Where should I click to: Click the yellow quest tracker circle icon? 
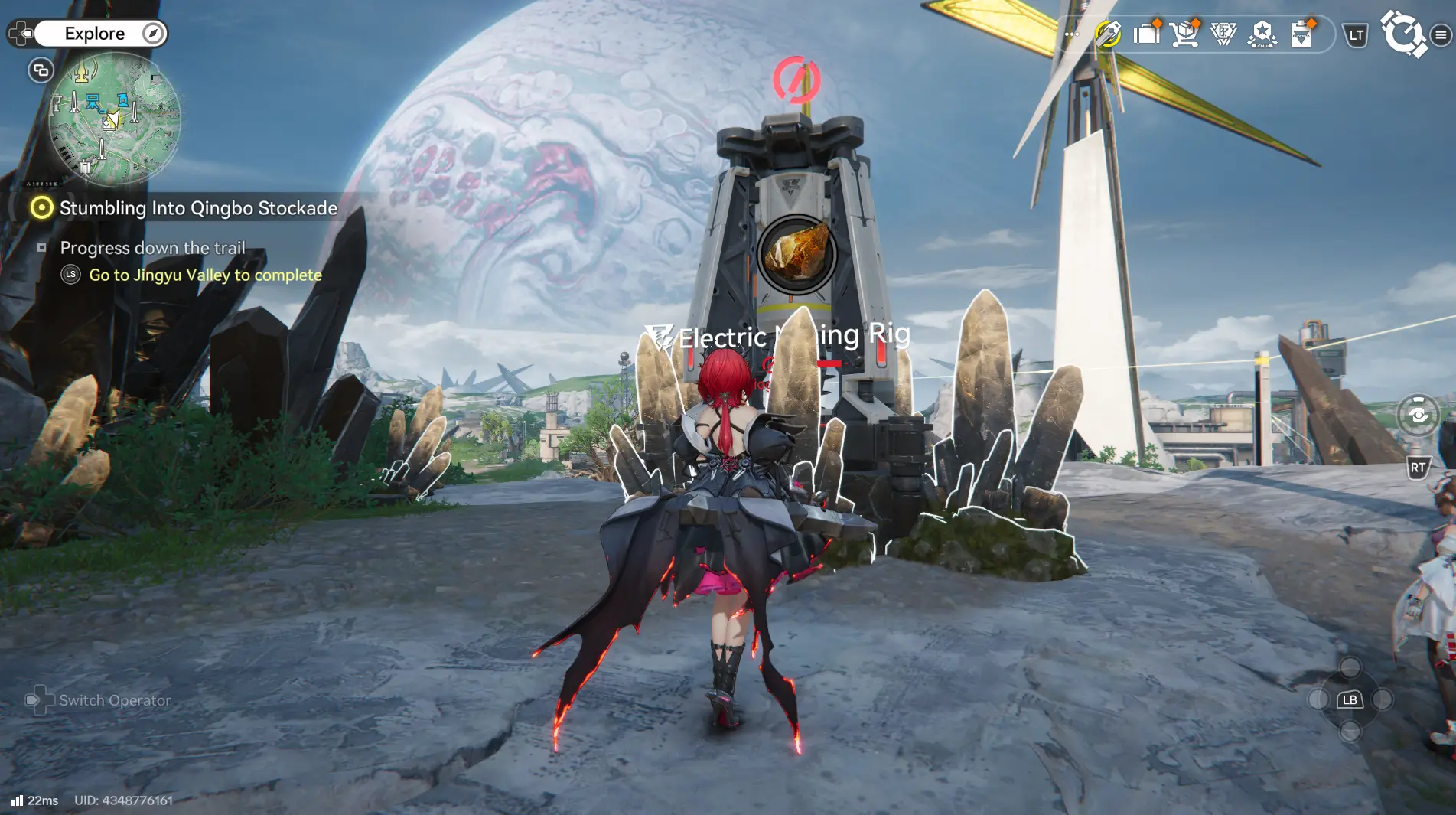coord(42,207)
